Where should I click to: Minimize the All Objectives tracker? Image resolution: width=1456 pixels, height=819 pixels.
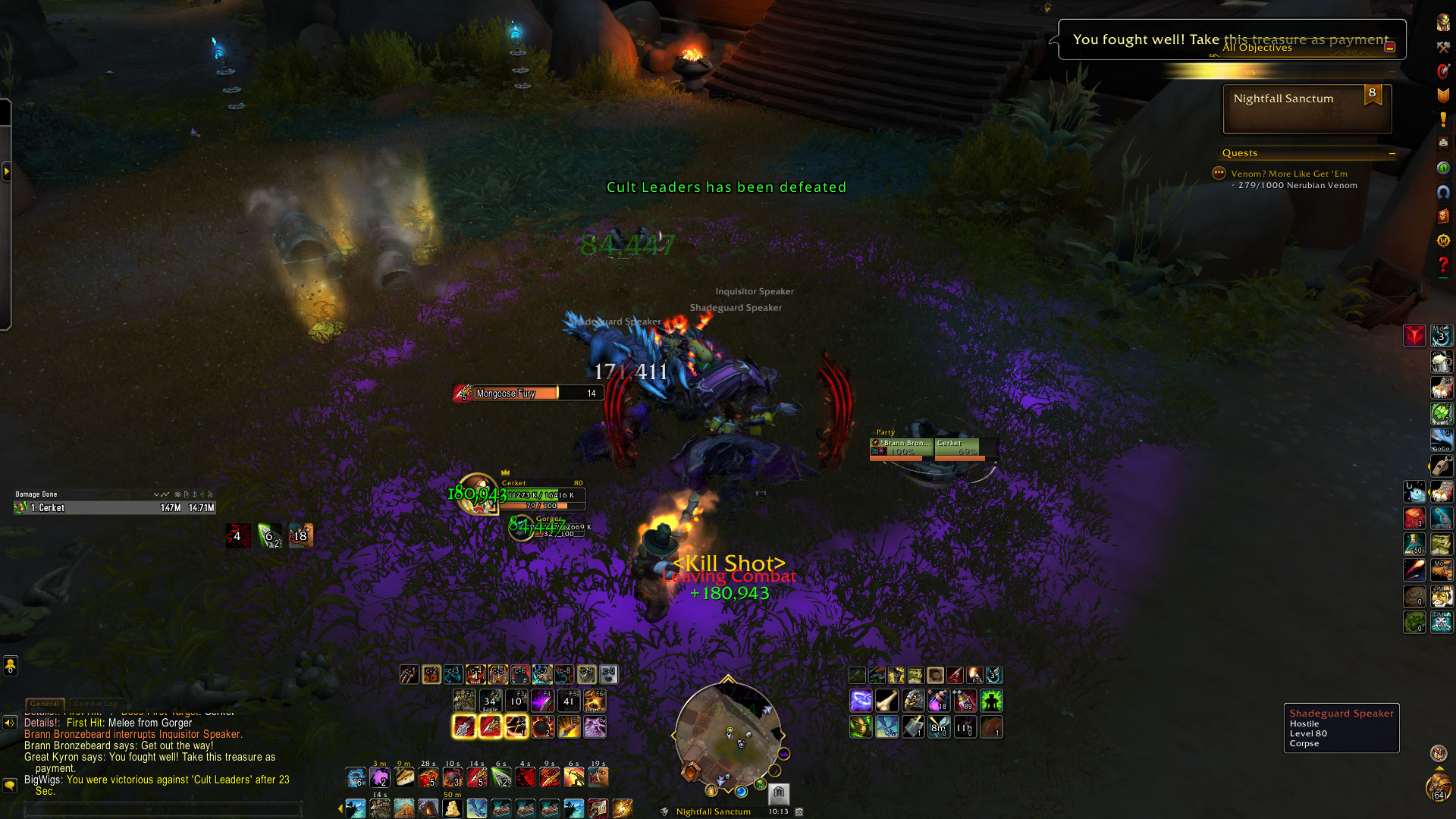(x=1390, y=47)
